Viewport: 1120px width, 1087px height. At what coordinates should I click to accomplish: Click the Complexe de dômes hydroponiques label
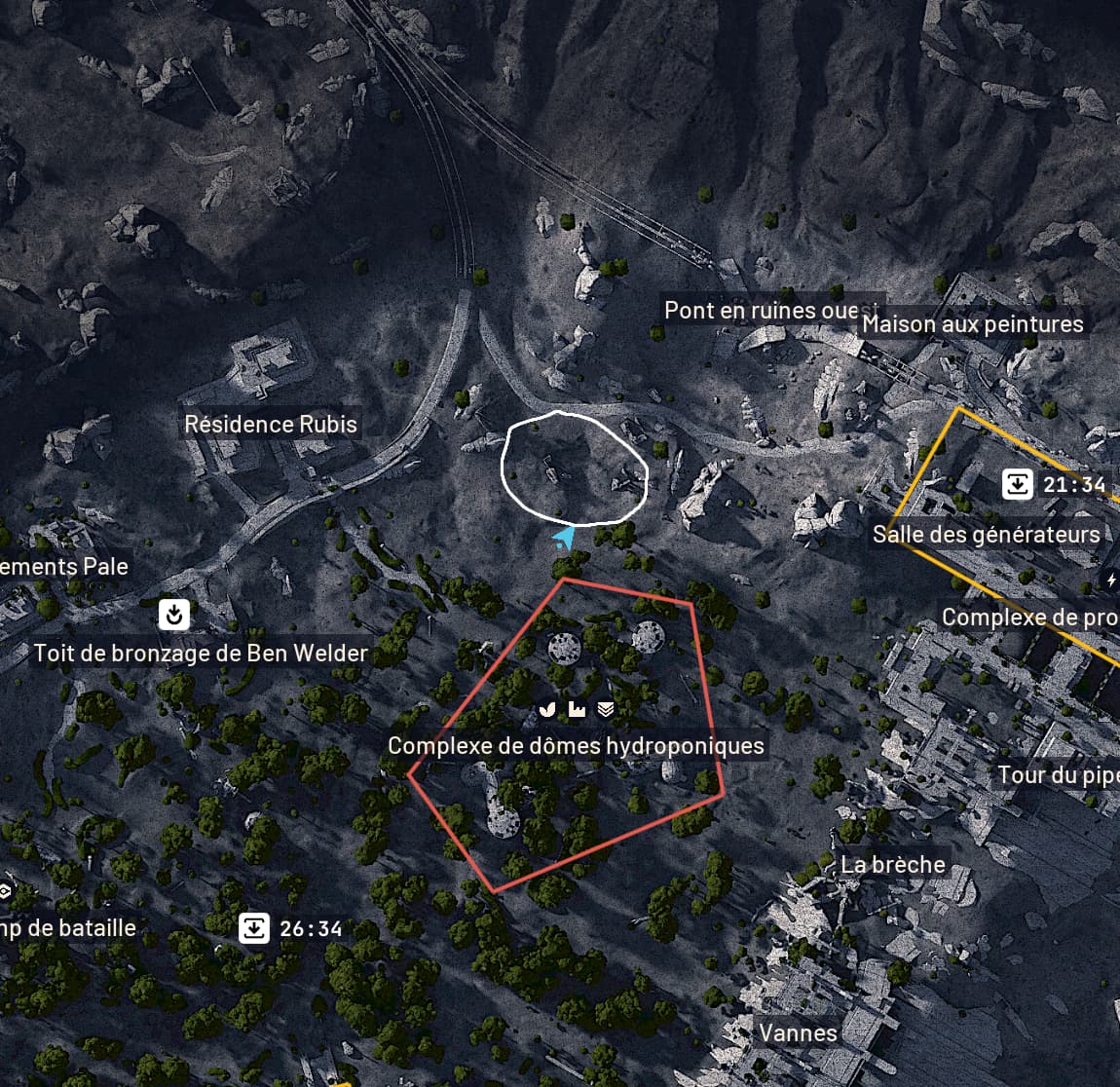coord(577,746)
